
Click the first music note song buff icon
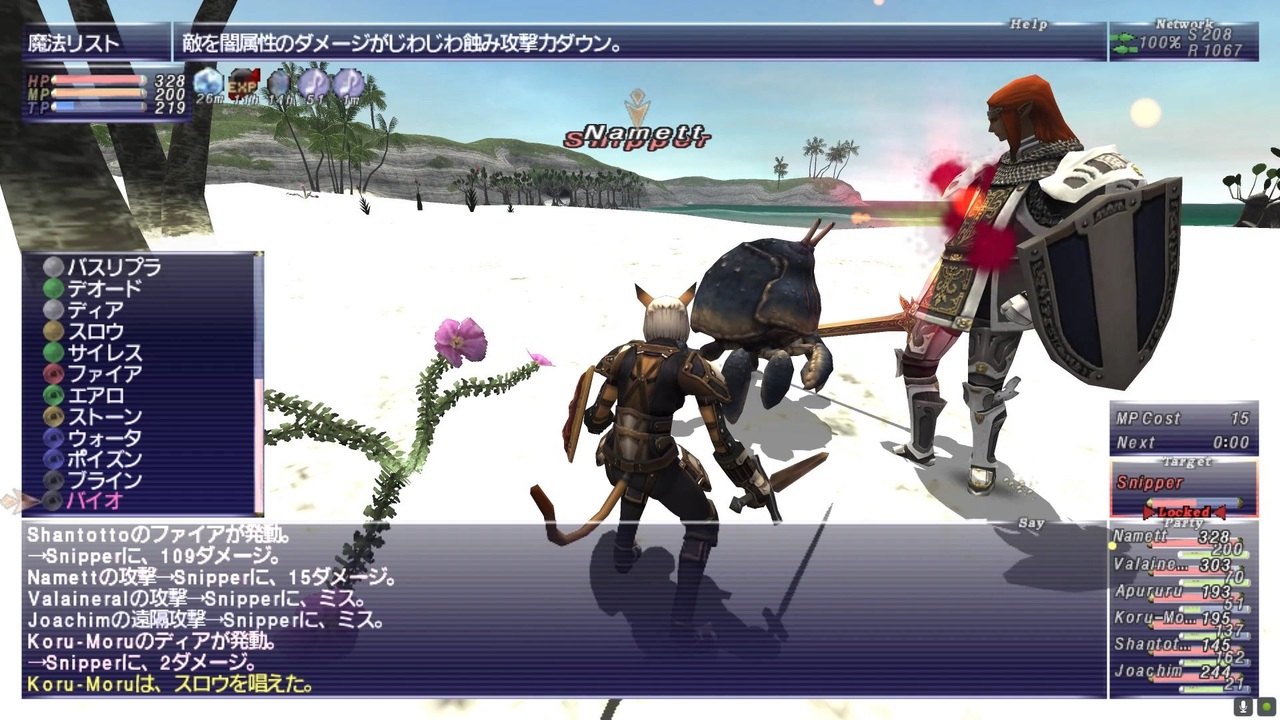pyautogui.click(x=314, y=83)
